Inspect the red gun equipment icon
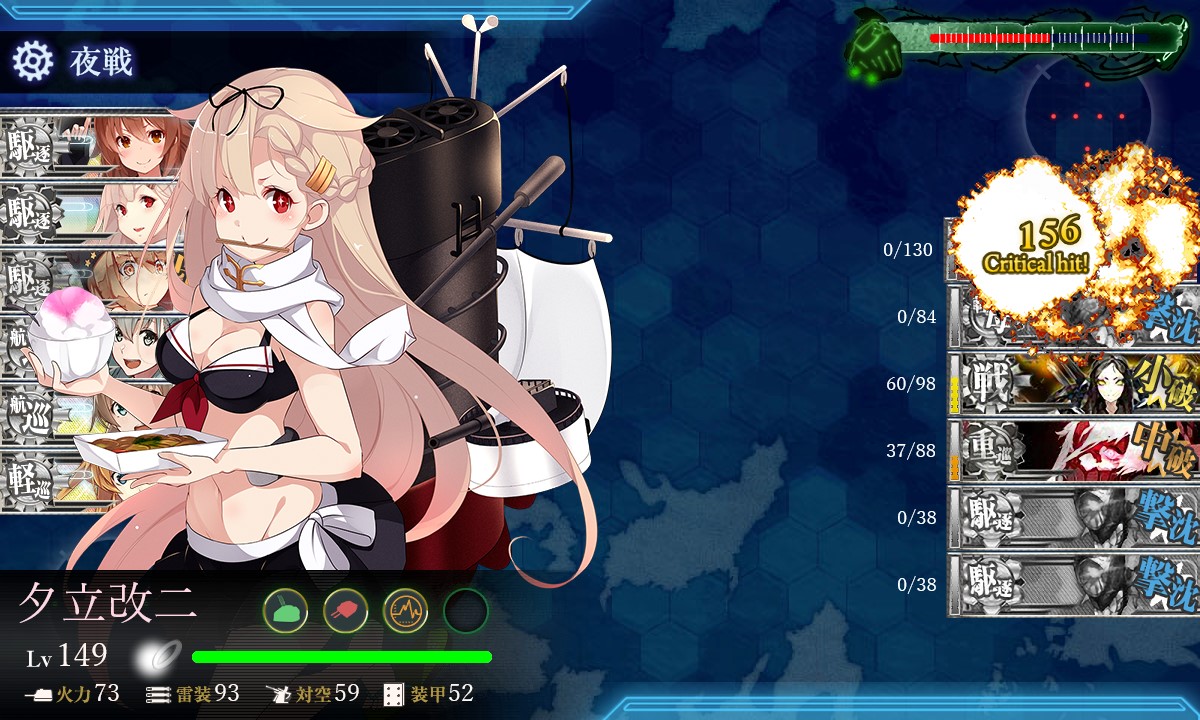This screenshot has width=1200, height=720. coord(345,609)
